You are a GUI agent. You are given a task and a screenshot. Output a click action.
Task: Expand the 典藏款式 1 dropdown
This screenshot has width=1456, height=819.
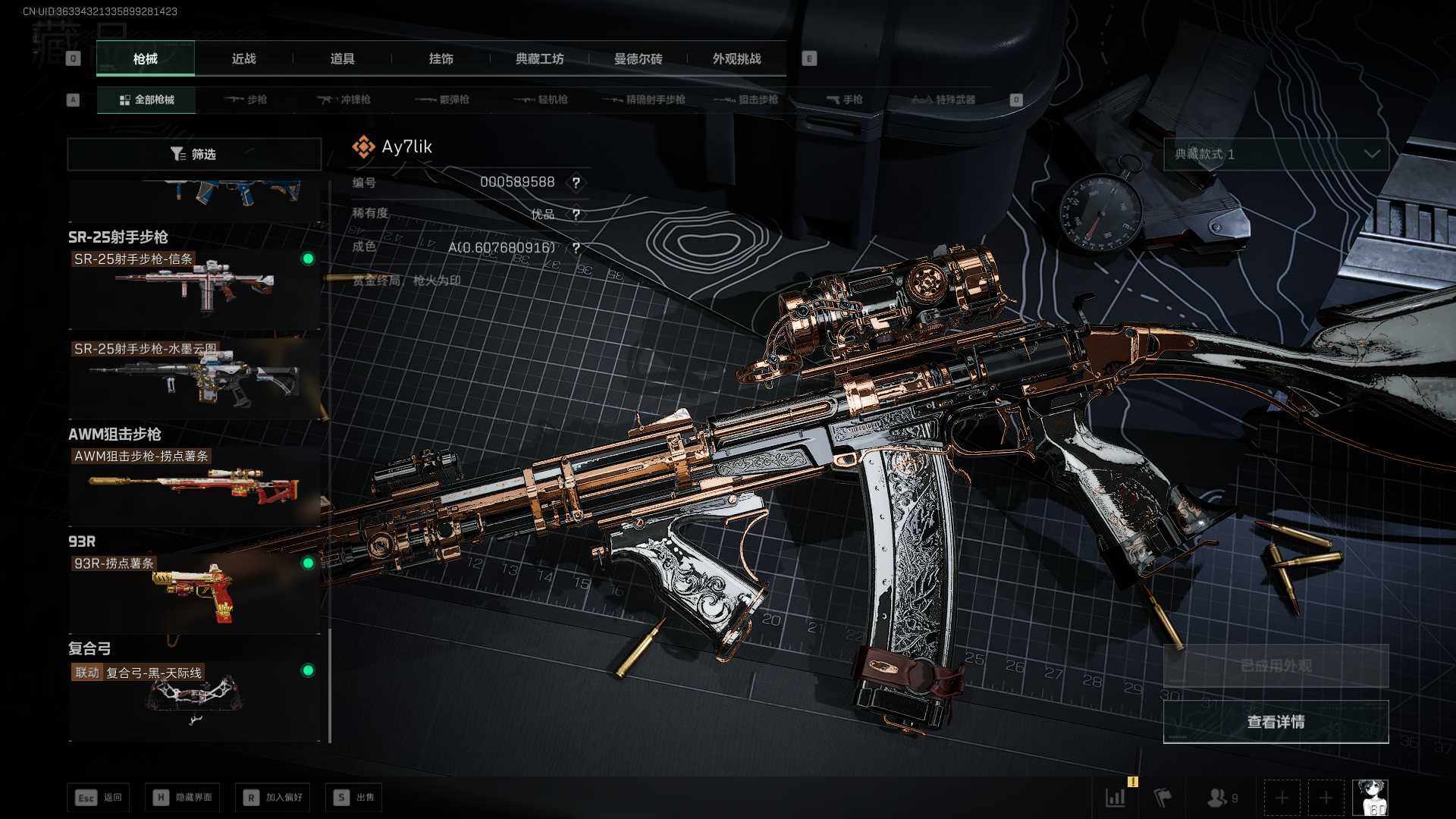tap(1276, 155)
